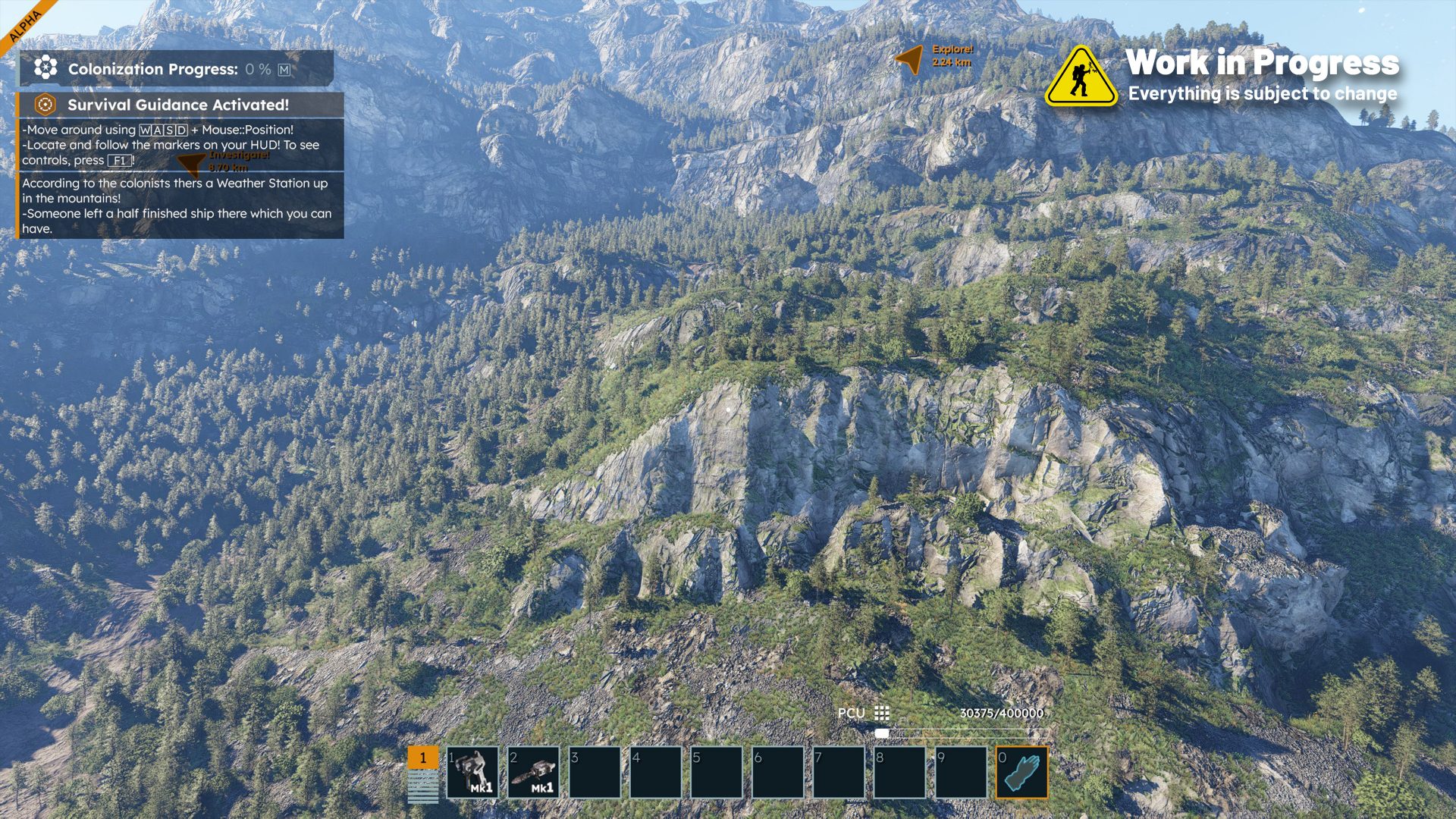1456x819 pixels.
Task: Select the Investigate! waypoint marker
Action: coord(193,162)
